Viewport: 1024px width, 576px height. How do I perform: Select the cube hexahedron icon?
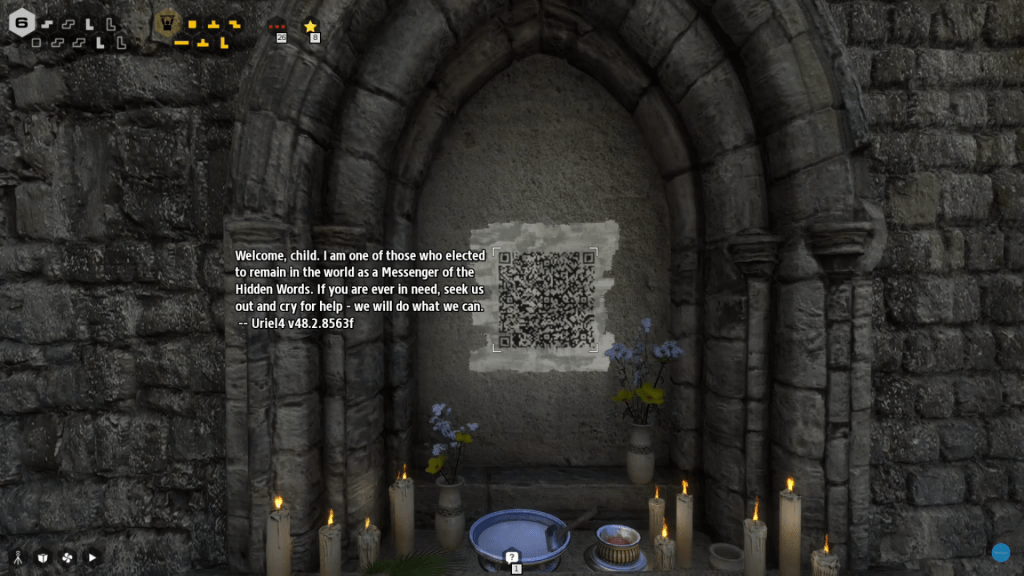pos(43,557)
